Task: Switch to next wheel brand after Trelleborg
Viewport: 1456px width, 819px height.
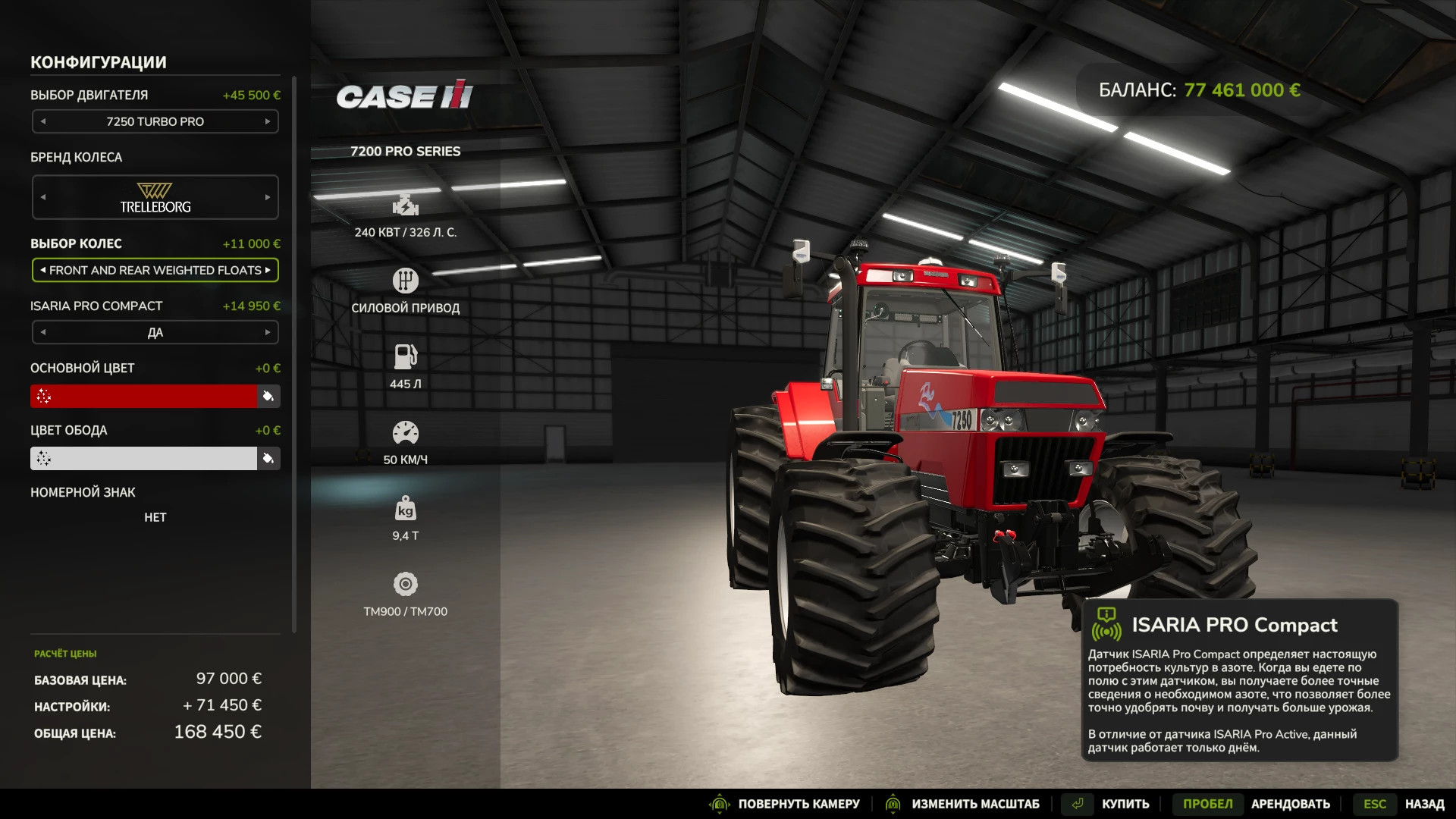Action: pos(268,197)
